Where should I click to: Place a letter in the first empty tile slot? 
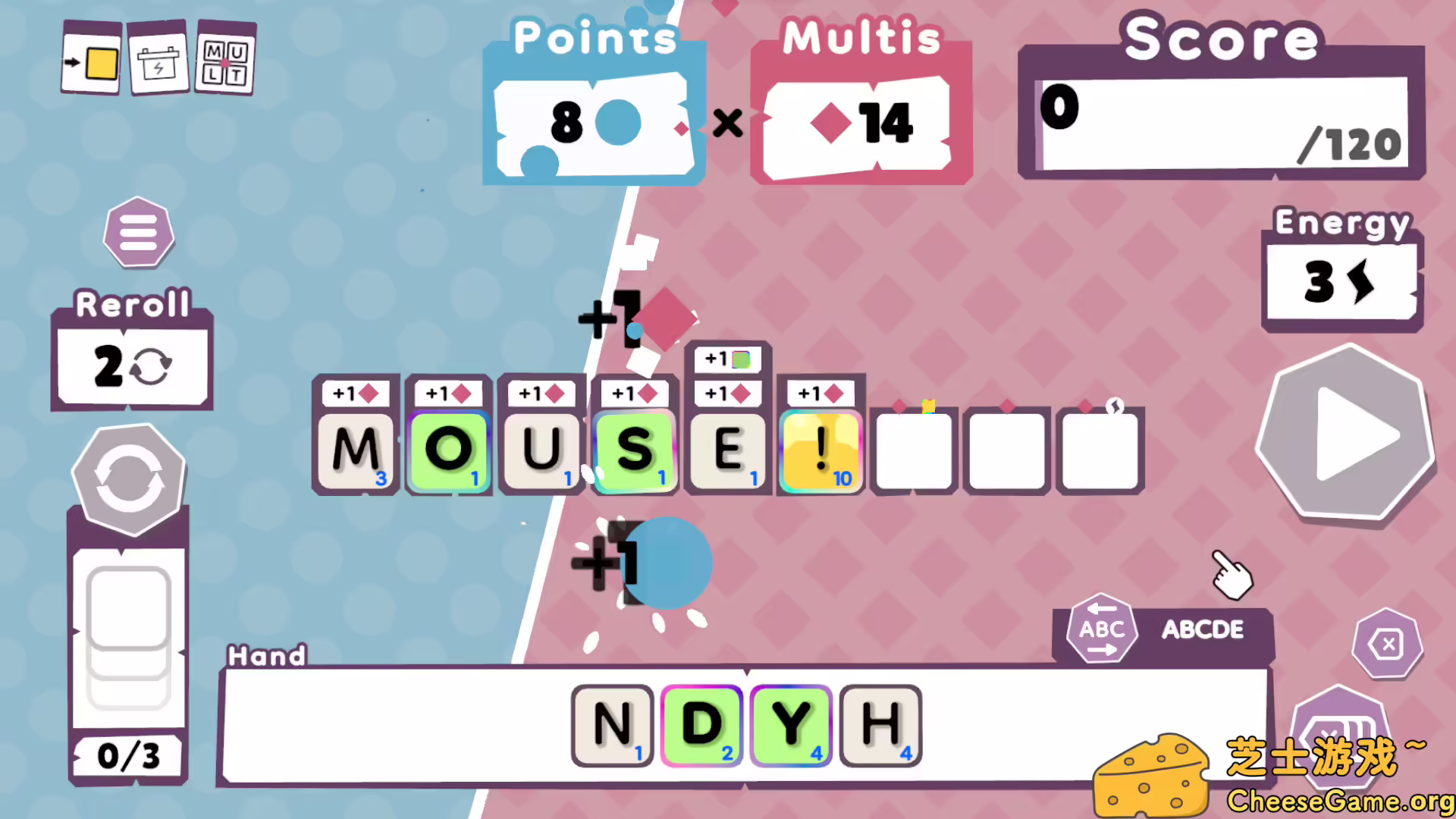pyautogui.click(x=913, y=450)
